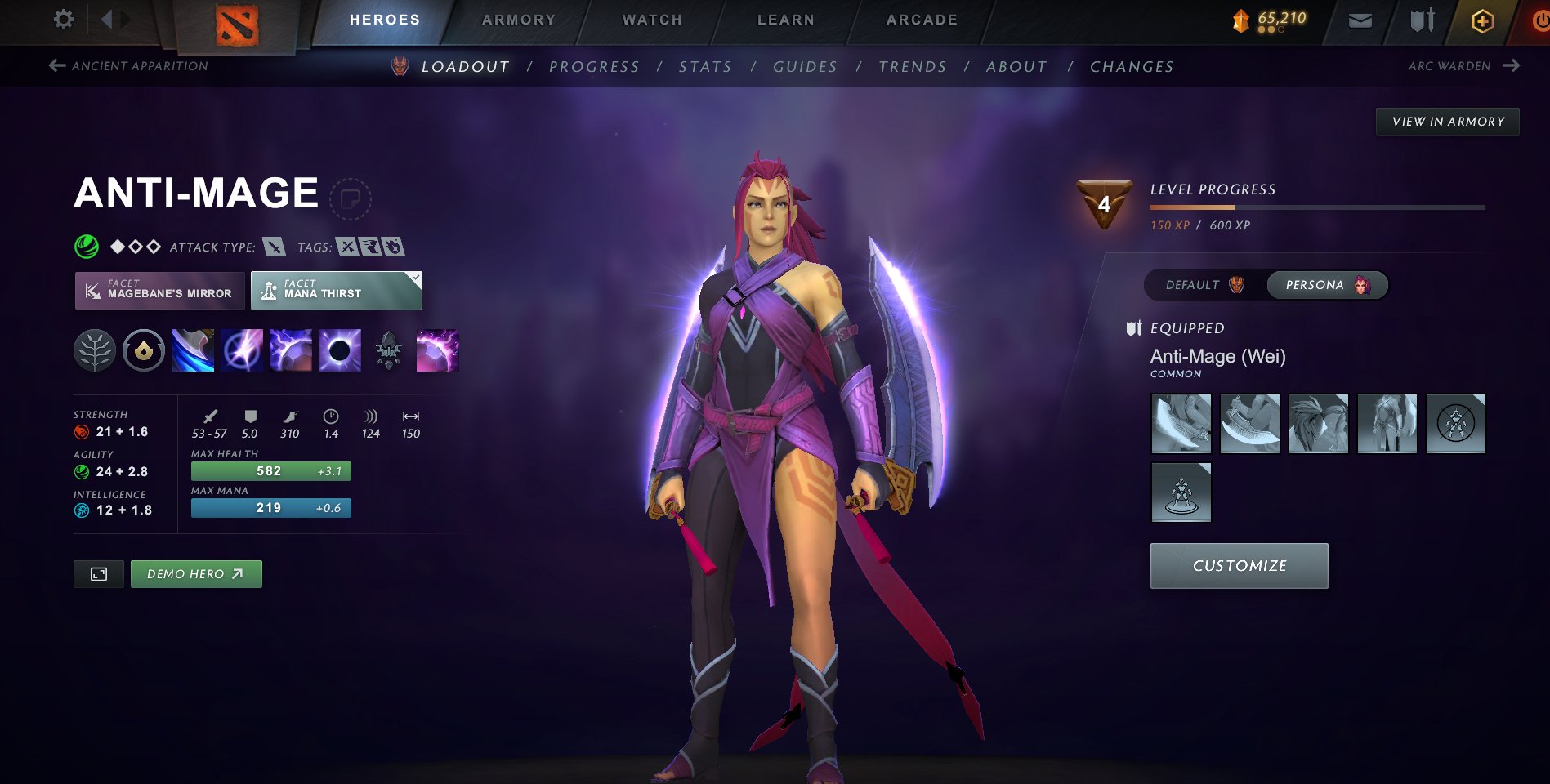Launch Demo Hero mode
Screen dimensions: 1550x784
pyautogui.click(x=196, y=574)
